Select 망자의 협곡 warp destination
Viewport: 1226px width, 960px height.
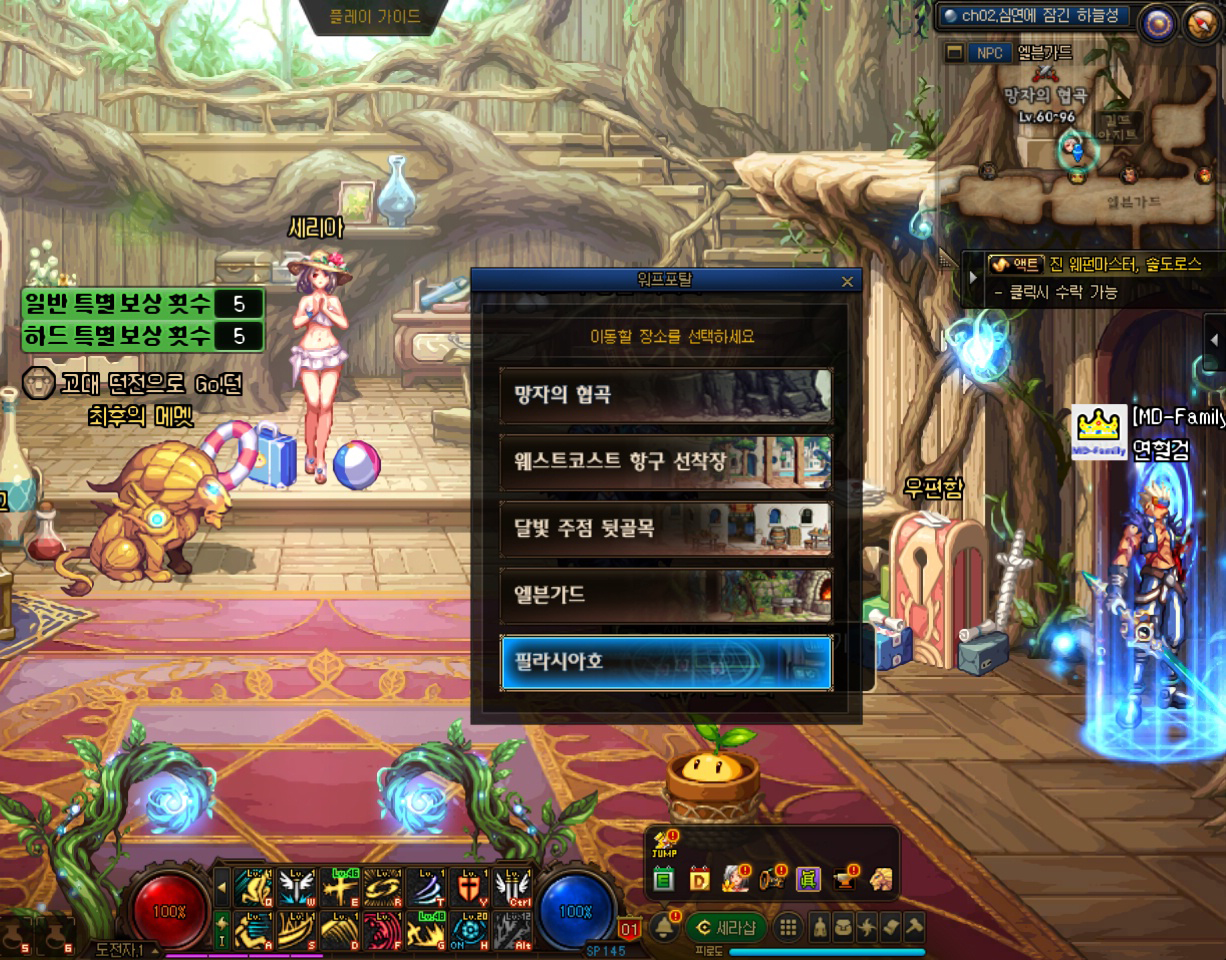(665, 395)
